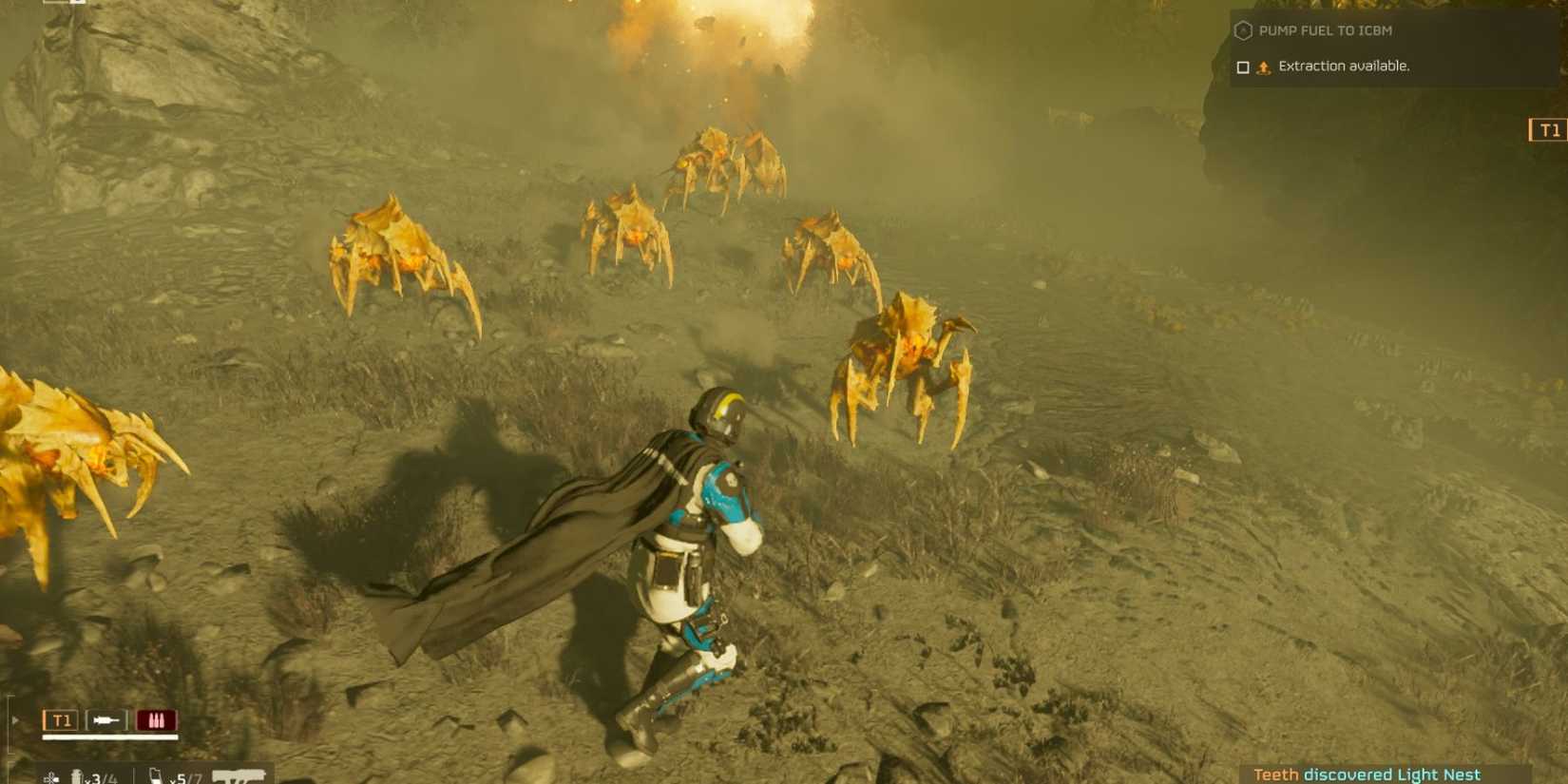1568x784 pixels.
Task: Click the rifle icon in the weapon slot
Action: tap(106, 720)
